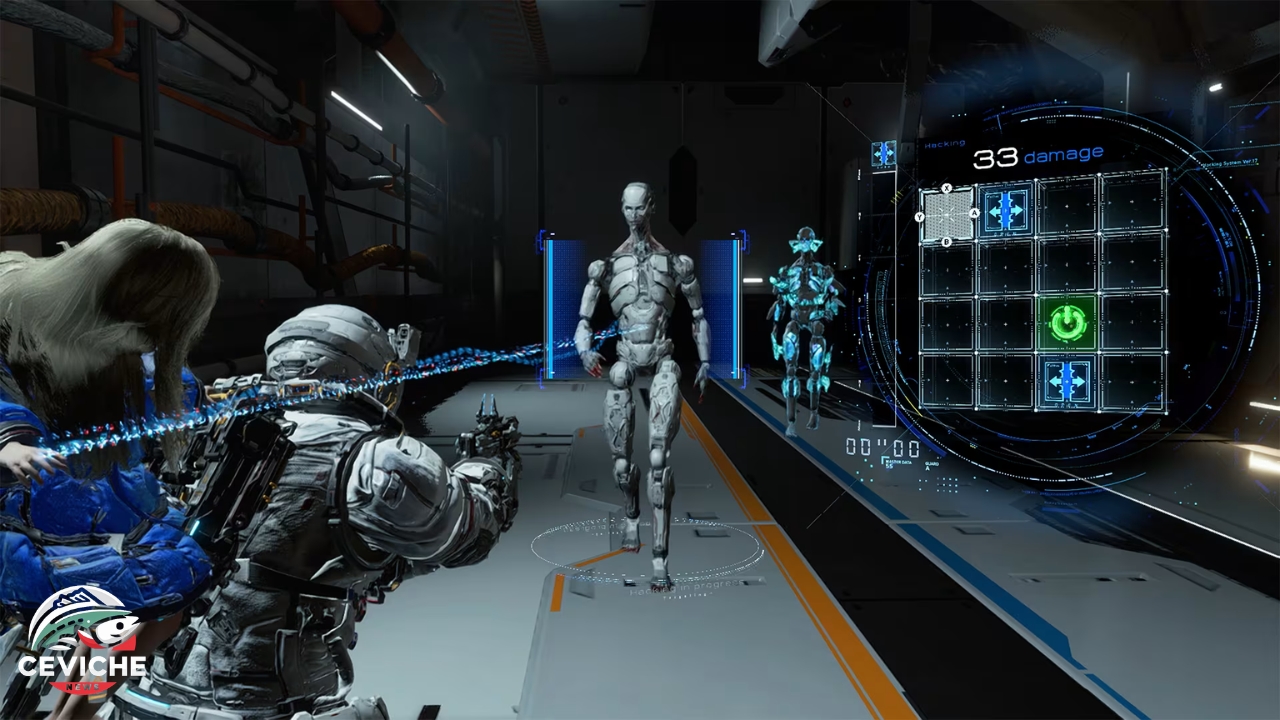Select the green power node tile
Screen dimensions: 1280x720
tap(1069, 322)
